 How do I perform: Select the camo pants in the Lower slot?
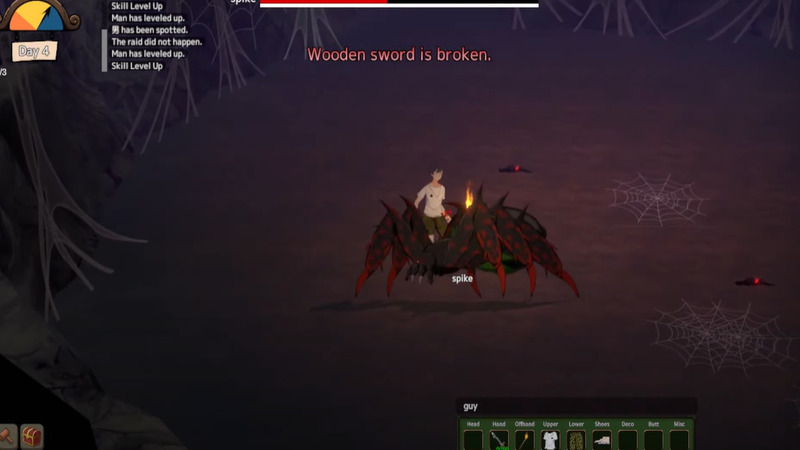[x=576, y=440]
